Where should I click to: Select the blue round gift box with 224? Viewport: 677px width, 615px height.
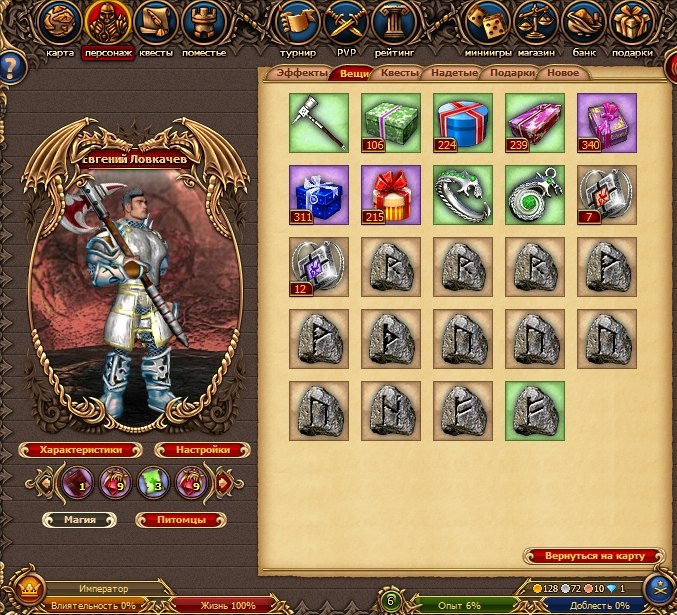coord(463,122)
